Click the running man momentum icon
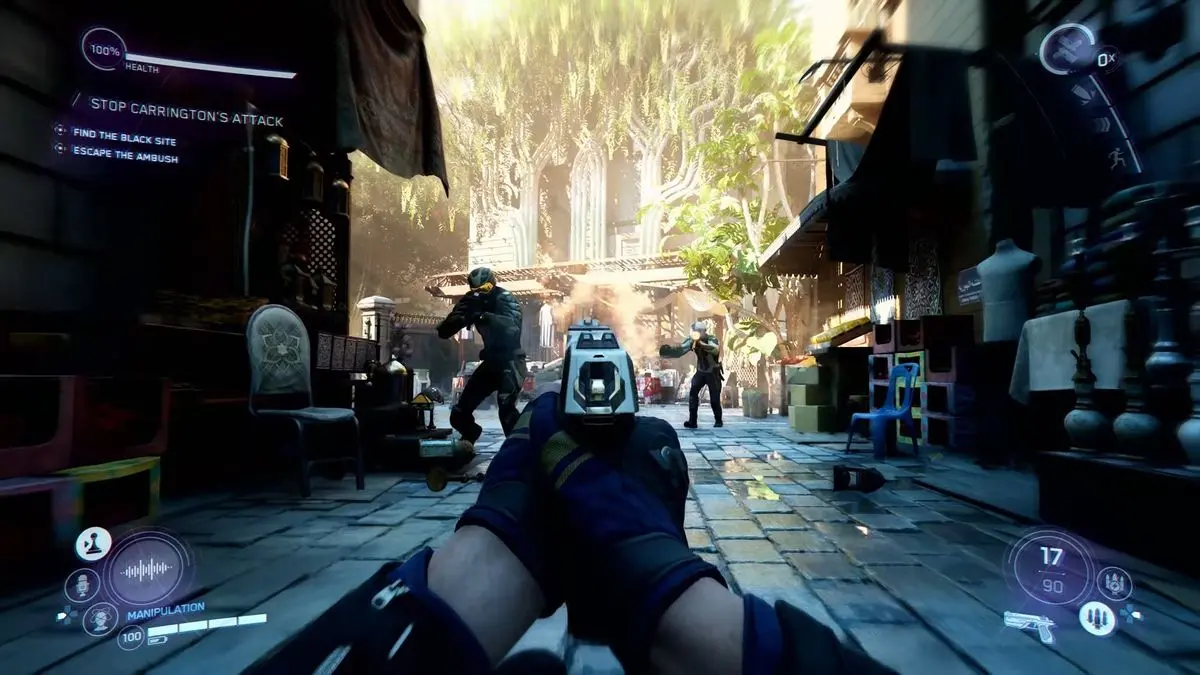The width and height of the screenshot is (1200, 675). 1116,158
